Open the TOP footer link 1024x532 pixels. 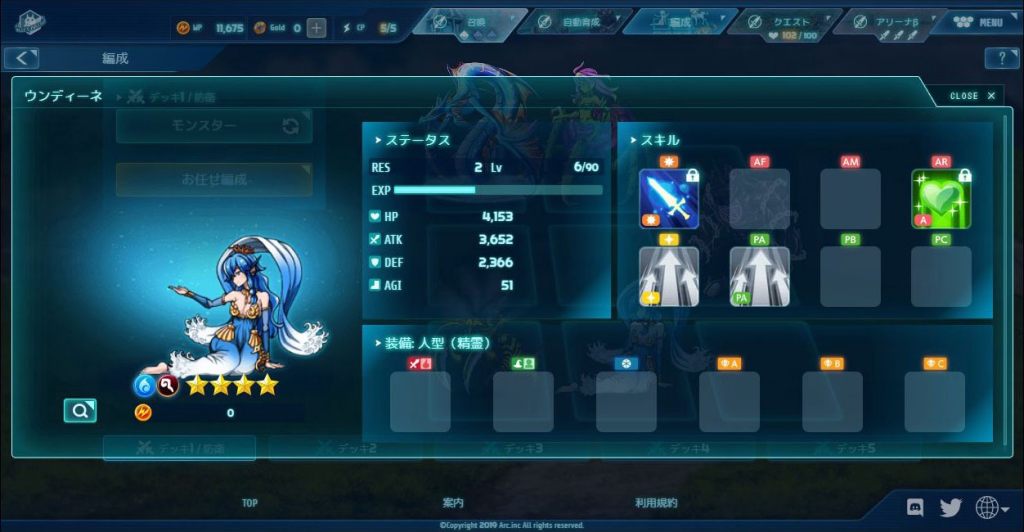tap(249, 503)
